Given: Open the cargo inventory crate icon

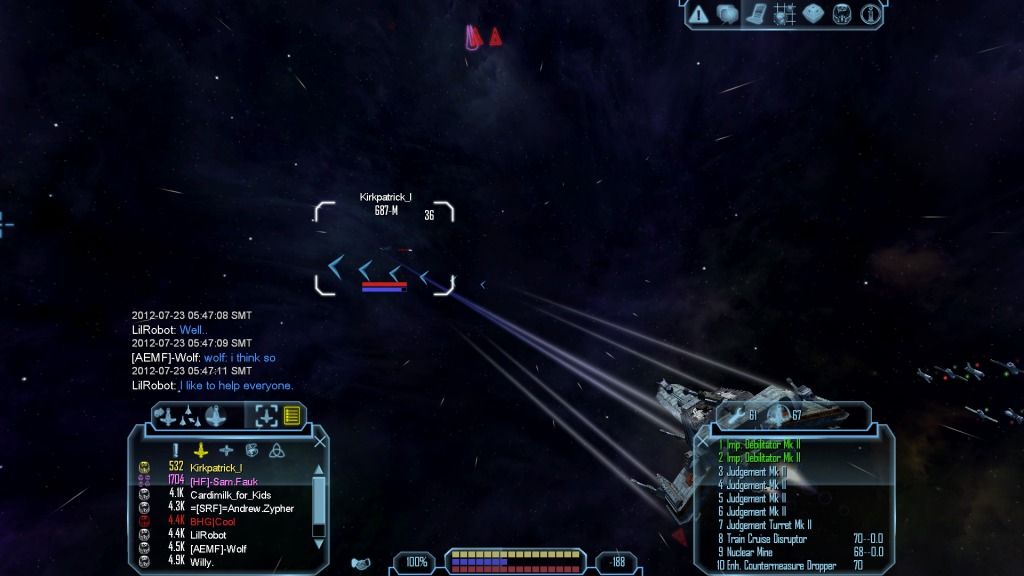Looking at the screenshot, I should click(x=813, y=14).
